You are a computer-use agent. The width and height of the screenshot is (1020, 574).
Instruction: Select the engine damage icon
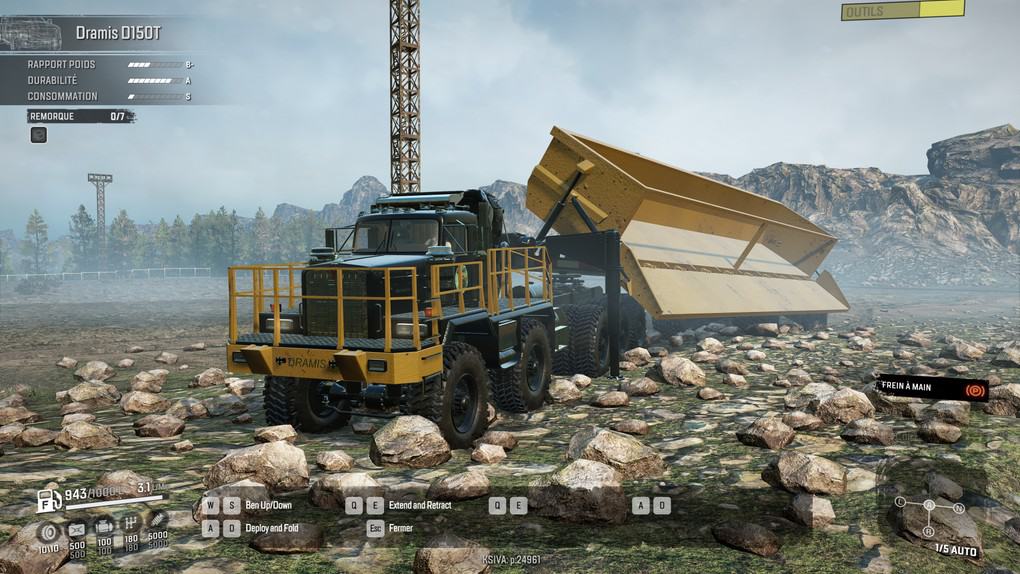pos(103,527)
